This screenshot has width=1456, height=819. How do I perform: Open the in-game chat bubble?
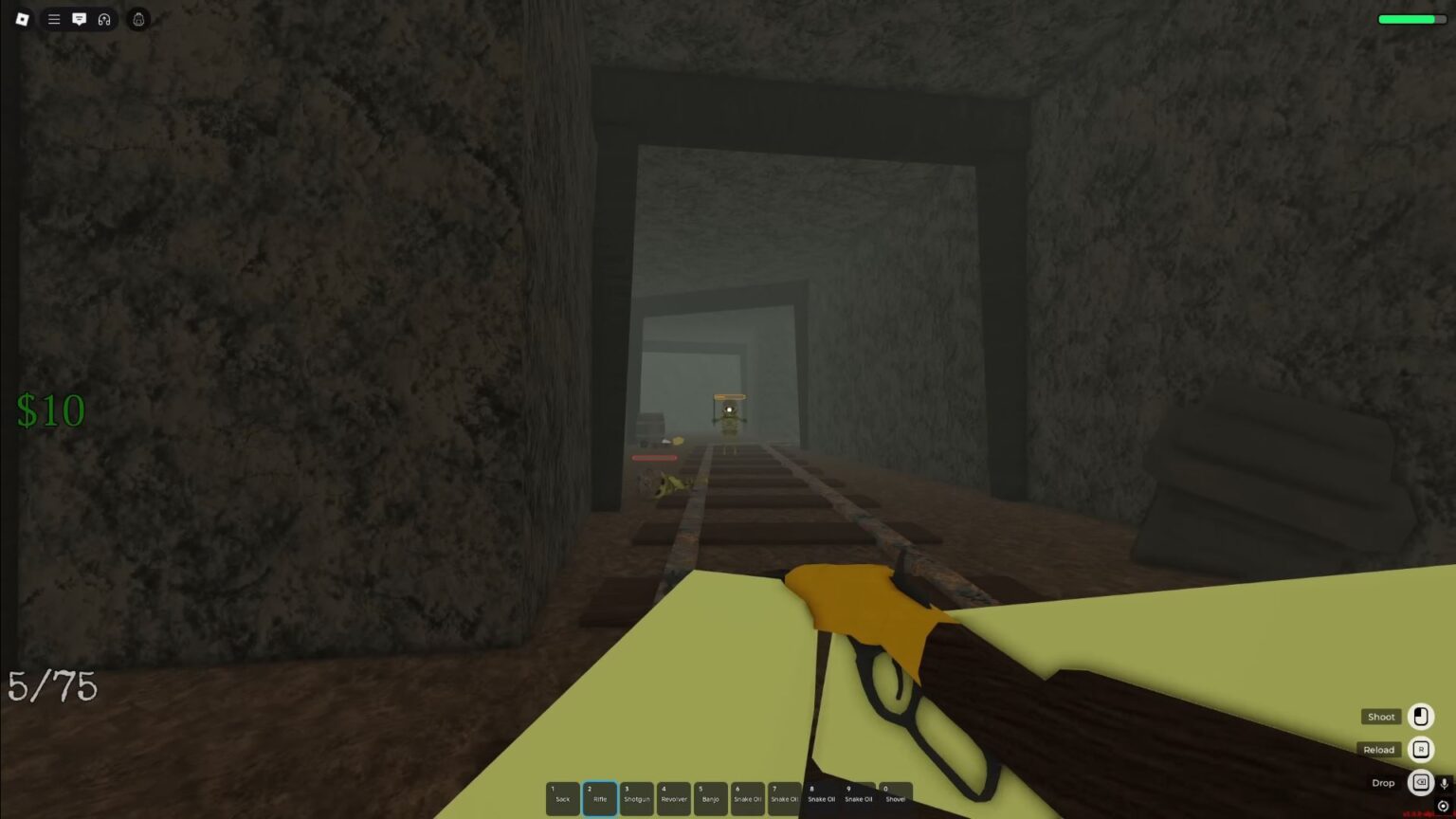click(x=80, y=19)
